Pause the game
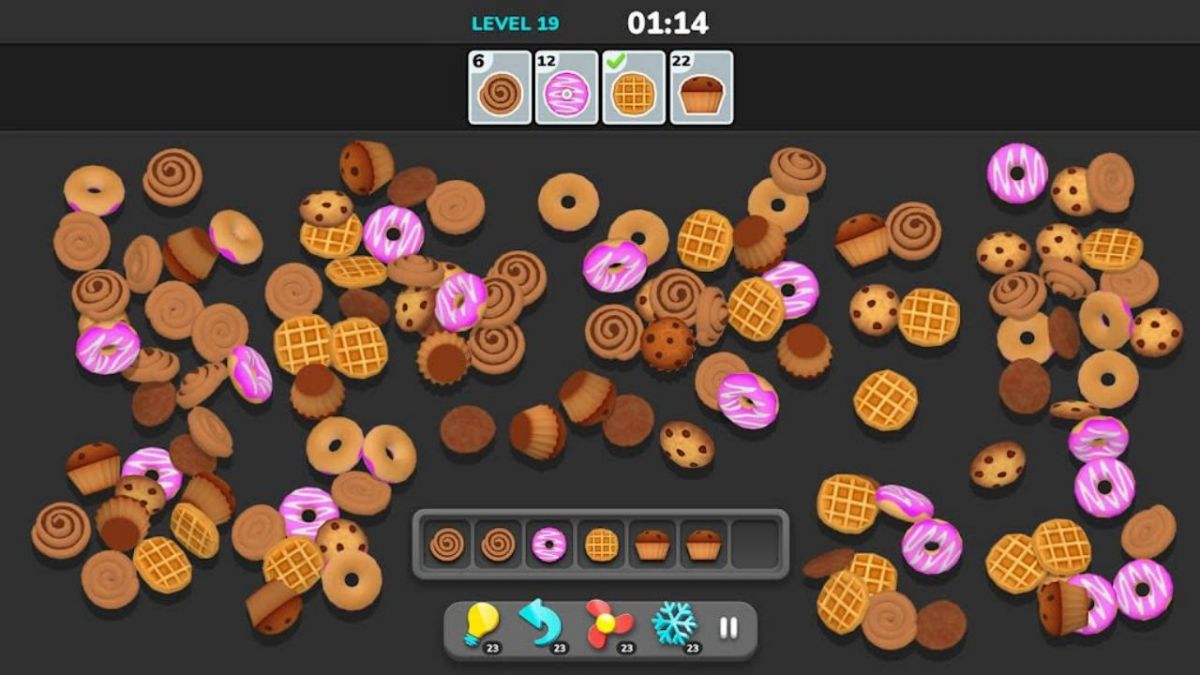Image resolution: width=1200 pixels, height=675 pixels. pyautogui.click(x=729, y=627)
